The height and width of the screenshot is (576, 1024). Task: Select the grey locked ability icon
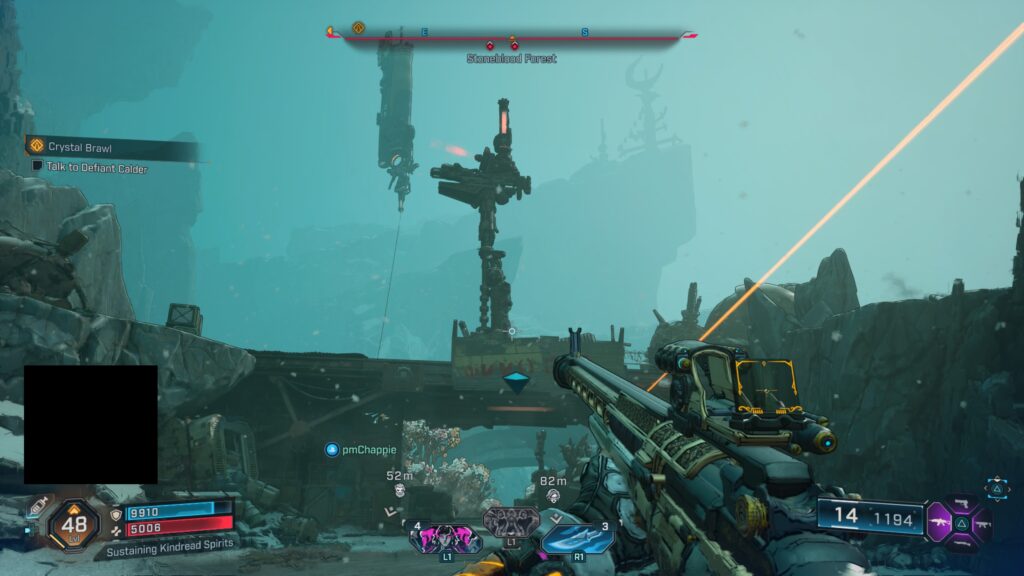(510, 521)
